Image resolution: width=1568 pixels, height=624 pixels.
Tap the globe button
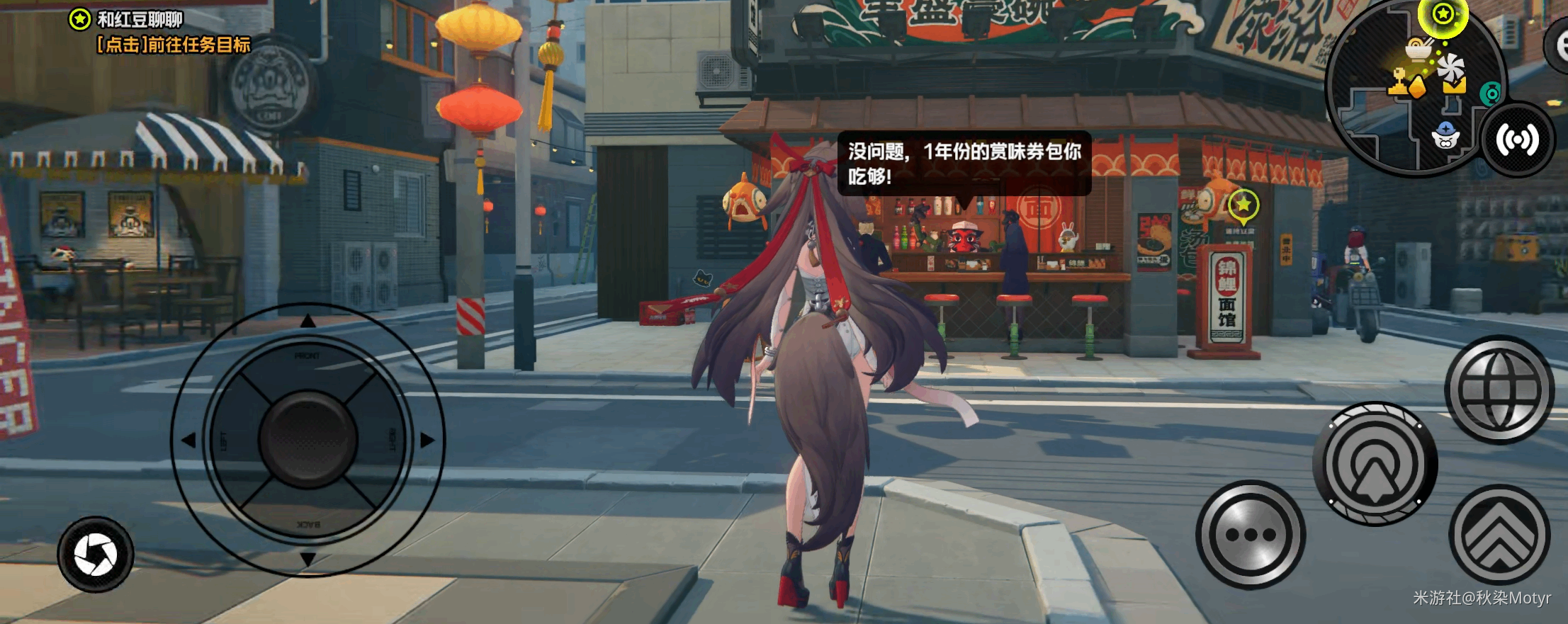(1499, 390)
